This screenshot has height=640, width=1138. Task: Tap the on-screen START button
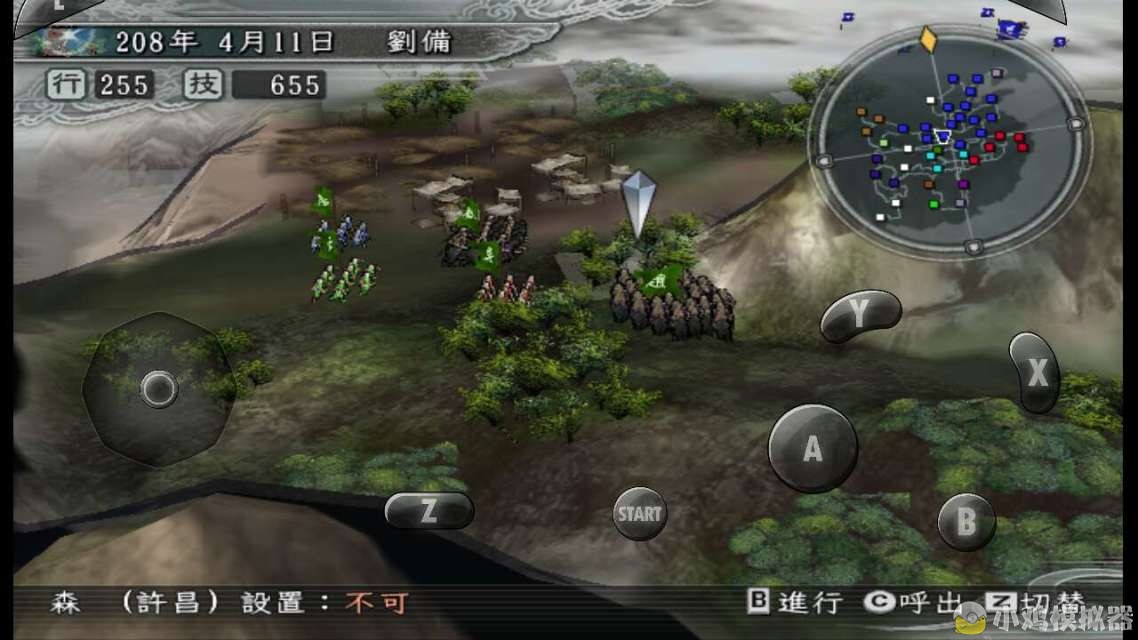click(639, 514)
